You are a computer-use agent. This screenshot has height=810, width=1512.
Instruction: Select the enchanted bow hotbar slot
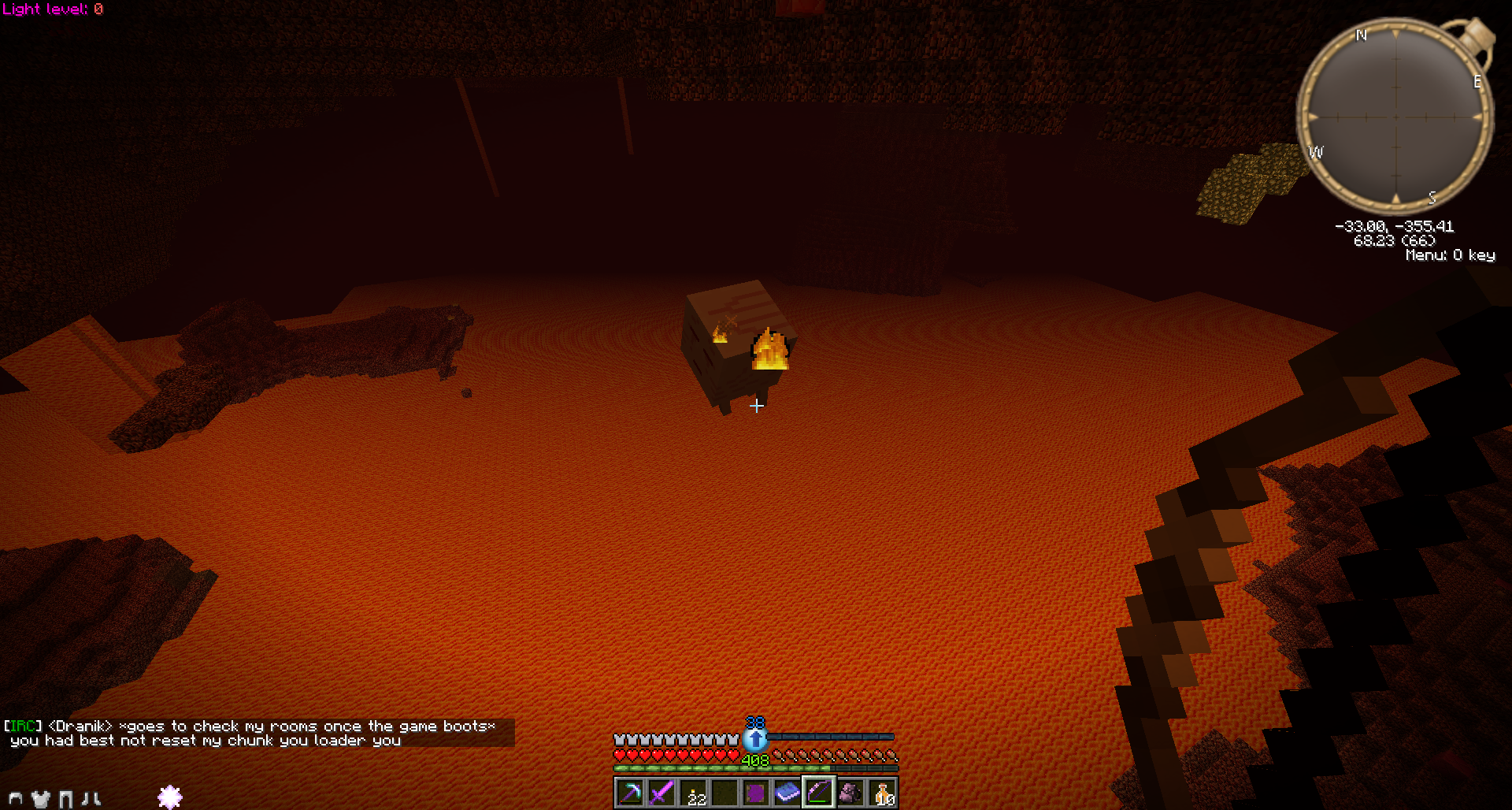coord(818,793)
